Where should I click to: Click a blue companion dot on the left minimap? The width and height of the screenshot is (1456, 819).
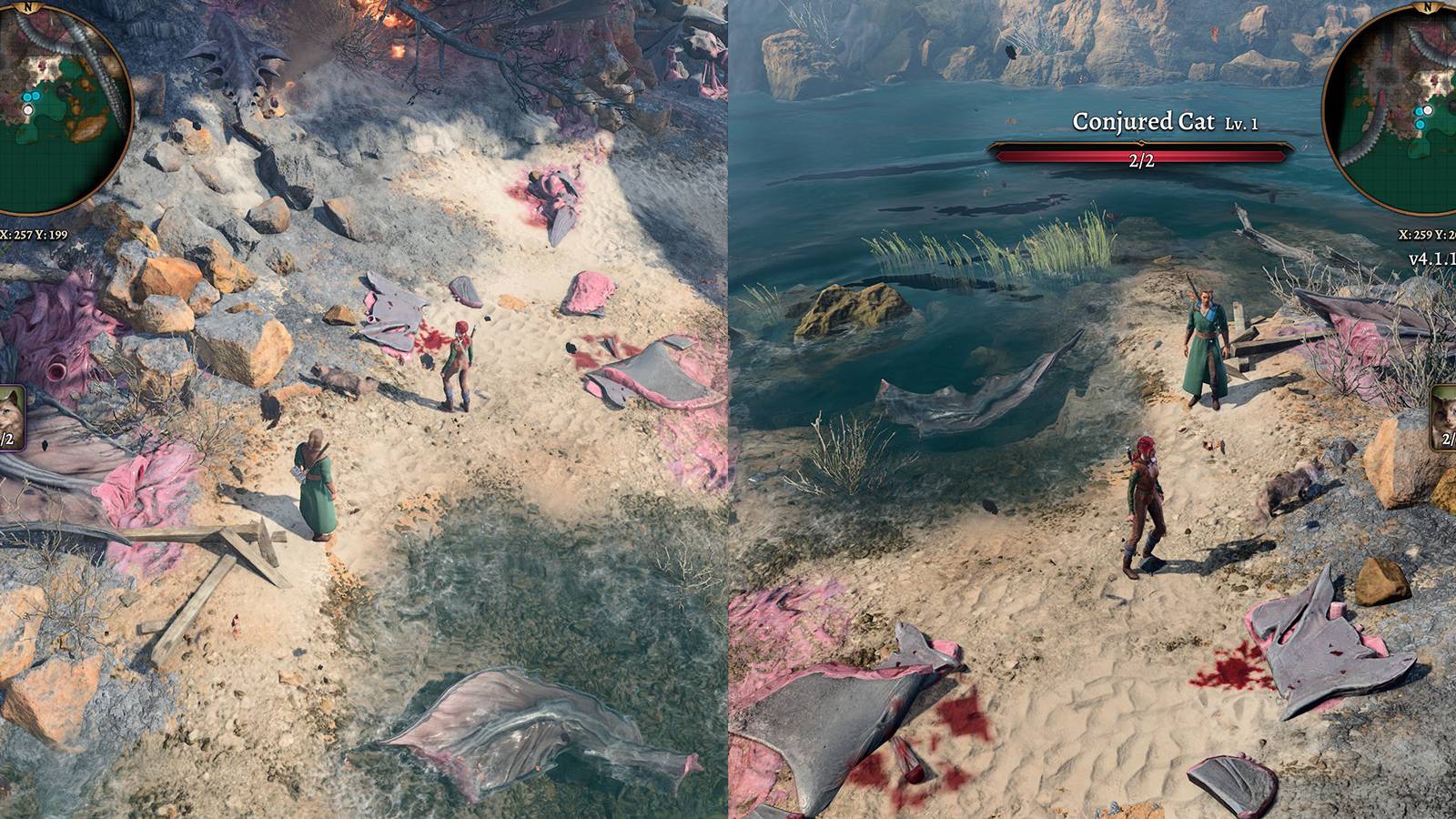coord(26,96)
